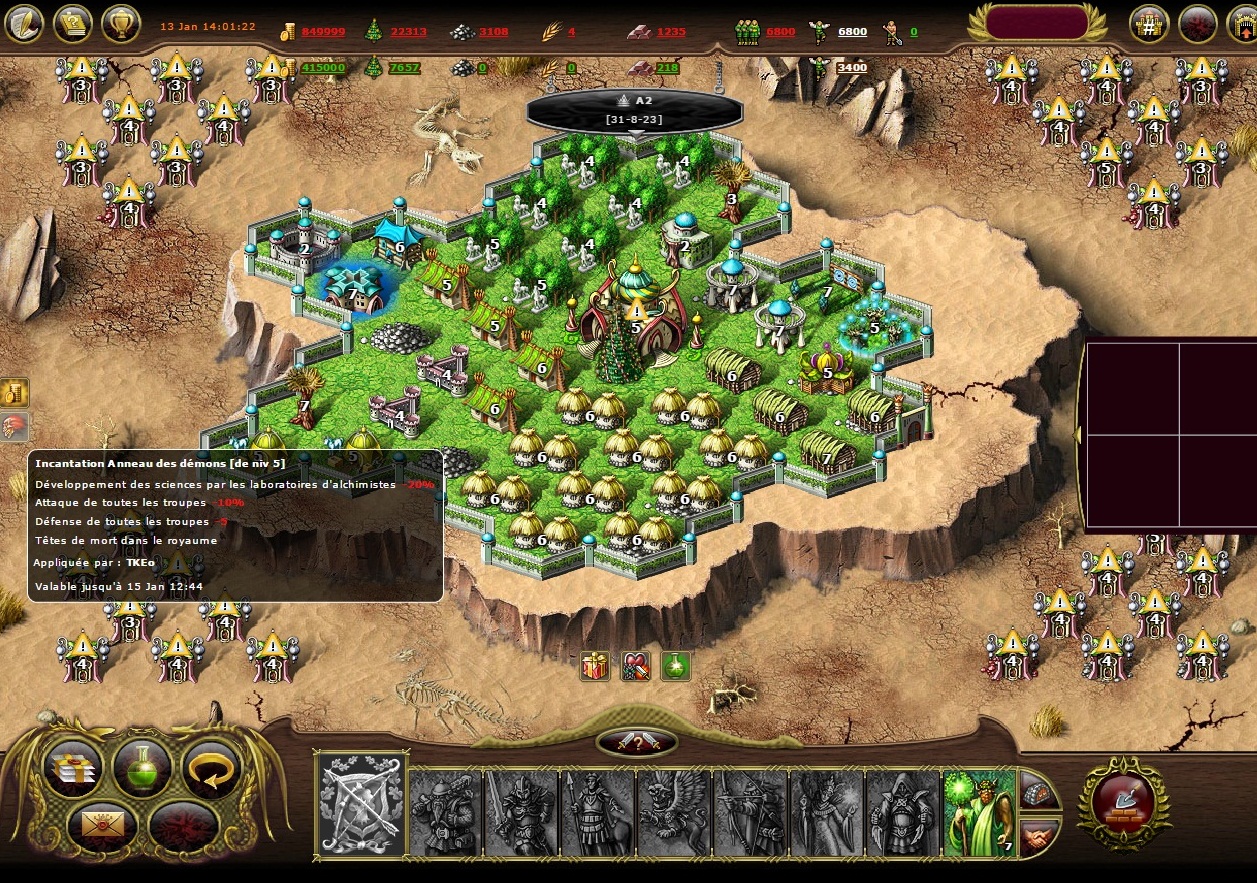Screen dimensions: 1257x883
Task: Open the castle grid icon at top right
Action: (x=1149, y=24)
